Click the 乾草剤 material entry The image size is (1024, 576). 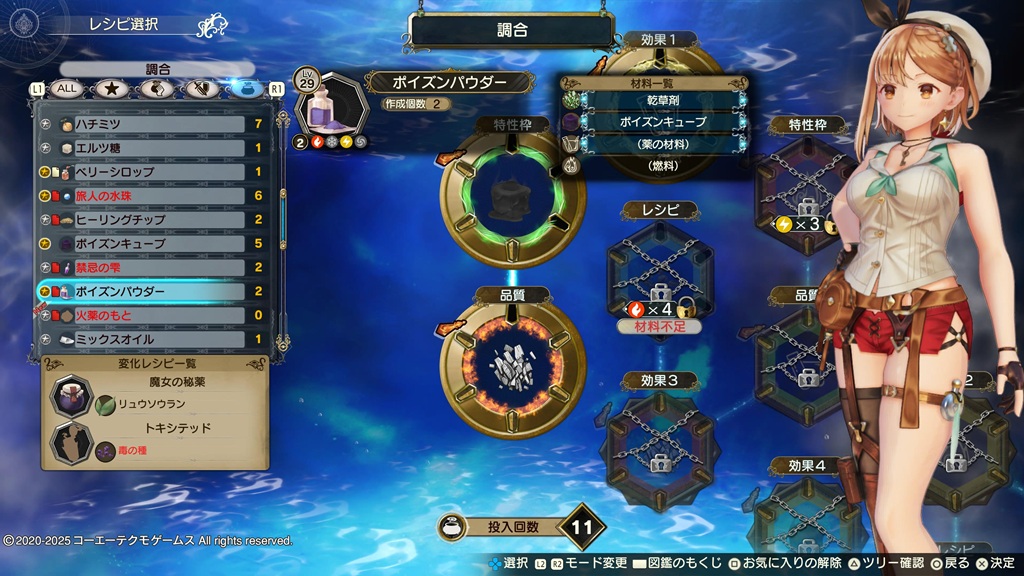tap(664, 100)
